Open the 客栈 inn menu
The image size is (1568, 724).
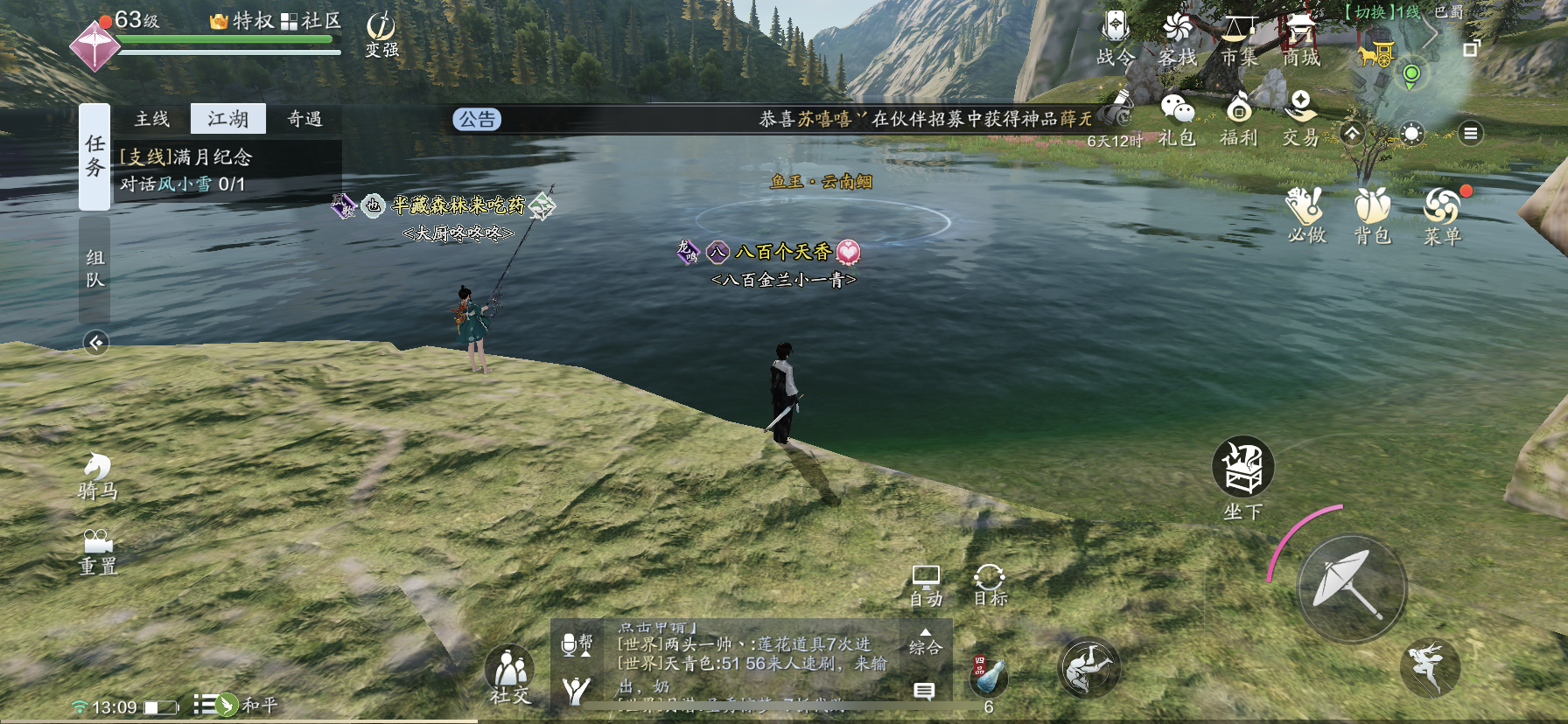tap(1177, 38)
